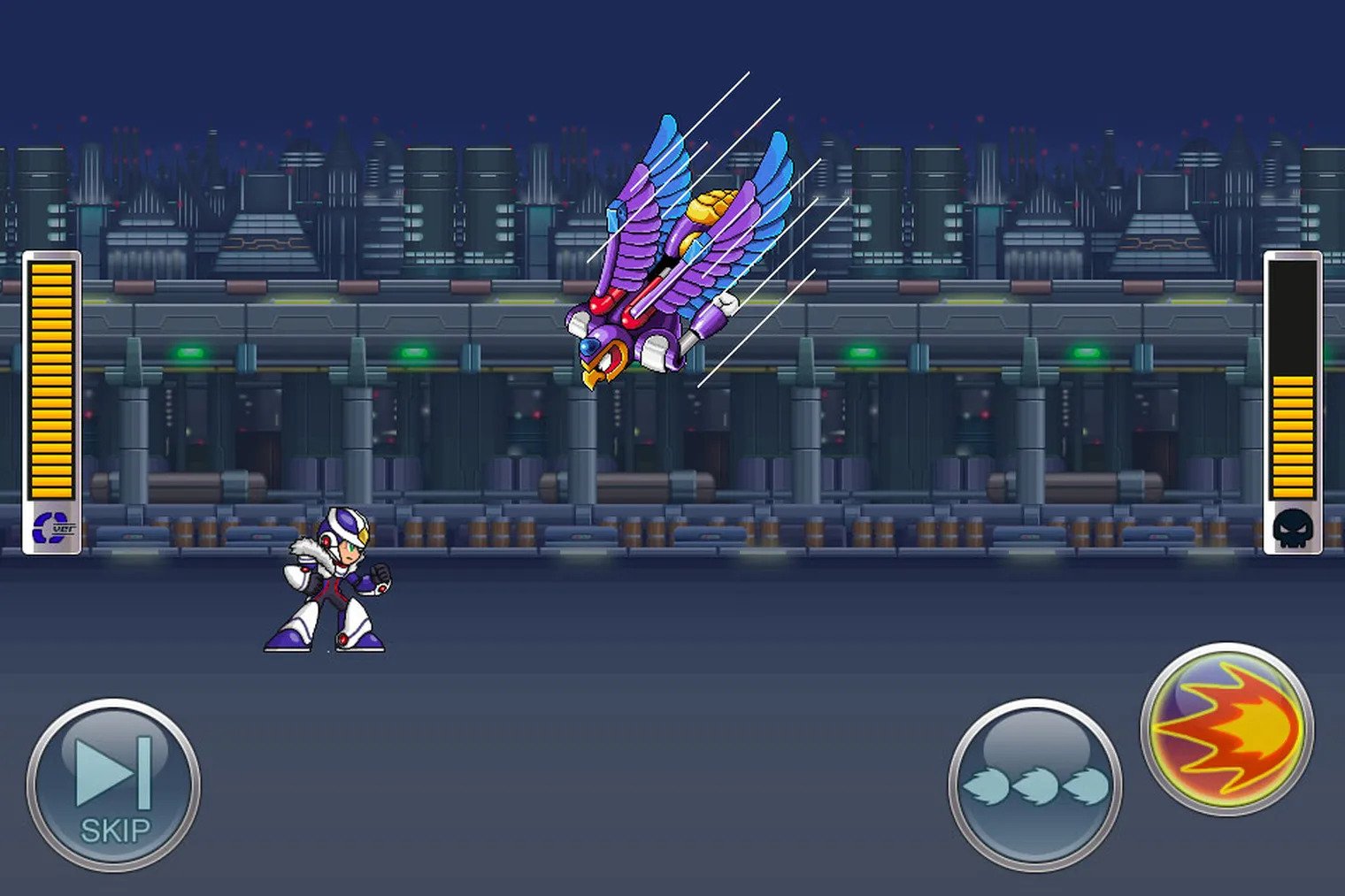Click the blue emblem below the player health bar
Image resolution: width=1345 pixels, height=896 pixels.
click(x=49, y=527)
